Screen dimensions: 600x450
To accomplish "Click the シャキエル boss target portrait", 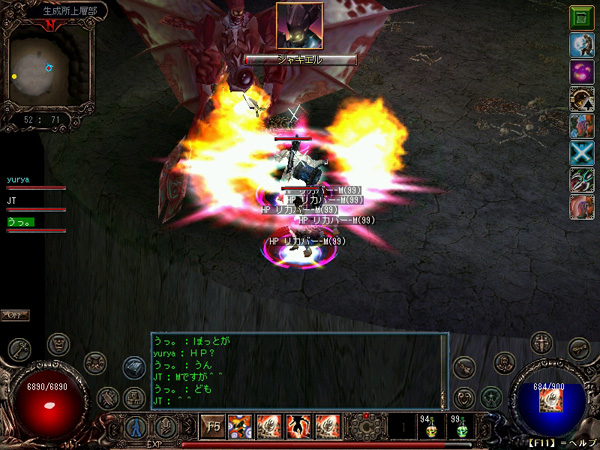I will click(x=299, y=27).
